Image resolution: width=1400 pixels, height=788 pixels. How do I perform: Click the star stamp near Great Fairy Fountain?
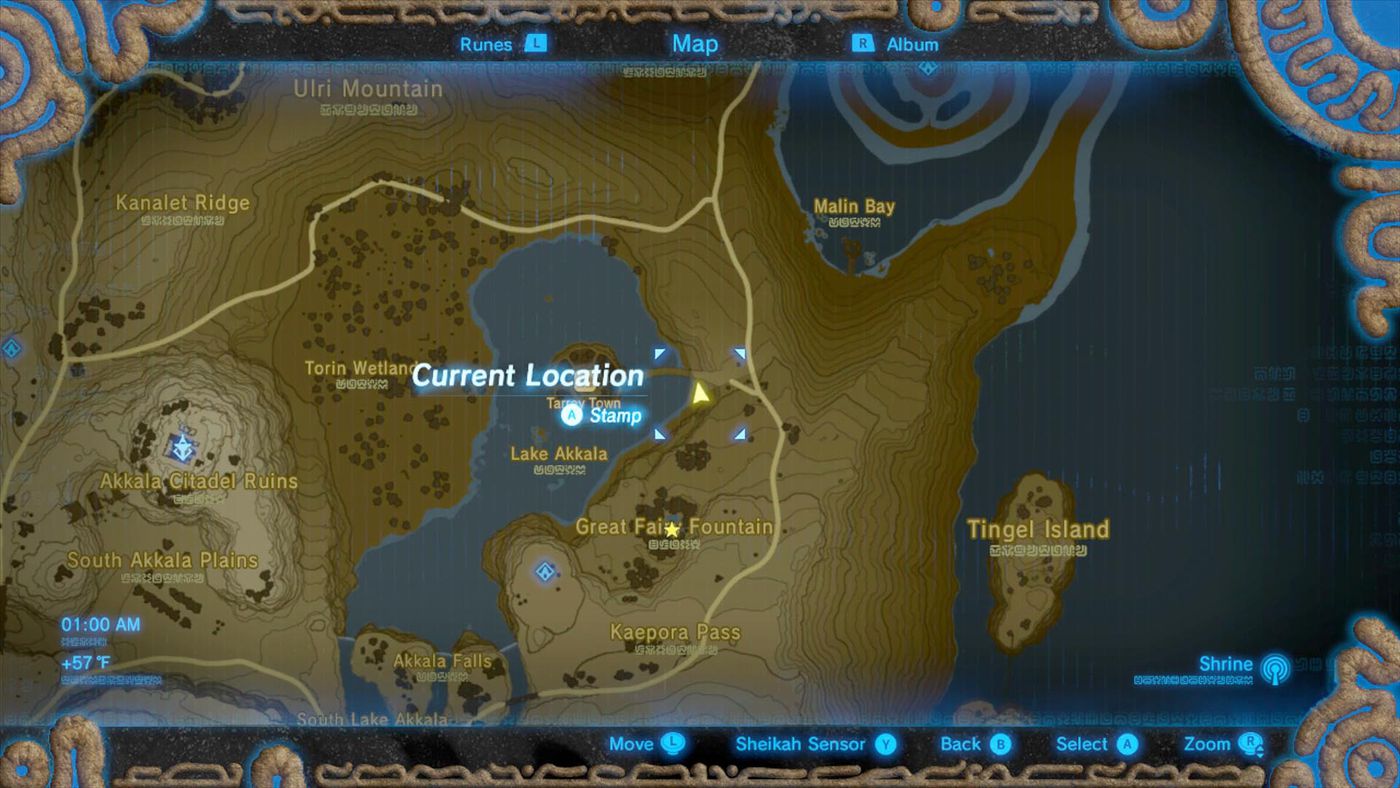tap(673, 529)
